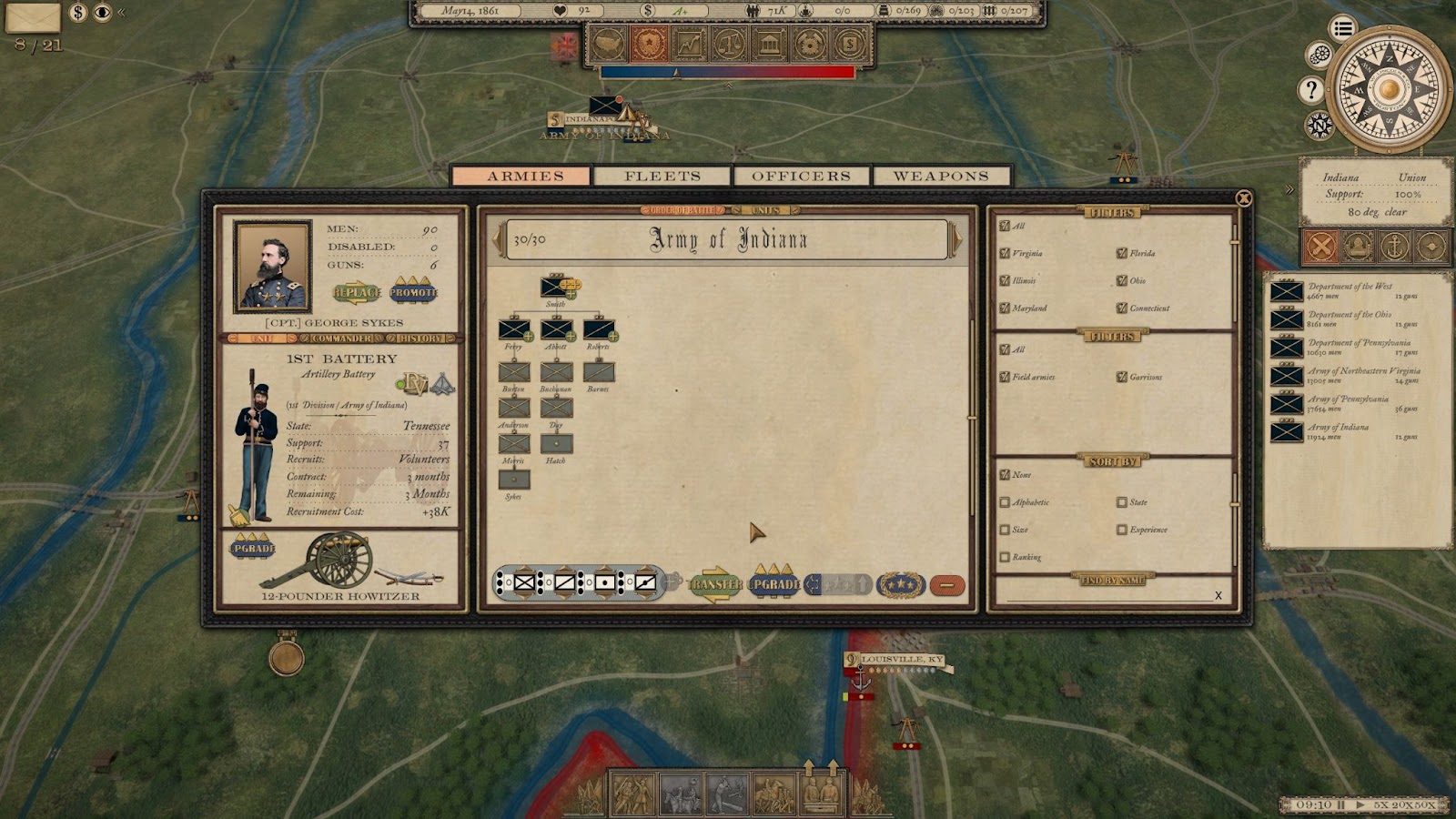Close the armies management window
The height and width of the screenshot is (819, 1456).
[x=1243, y=198]
